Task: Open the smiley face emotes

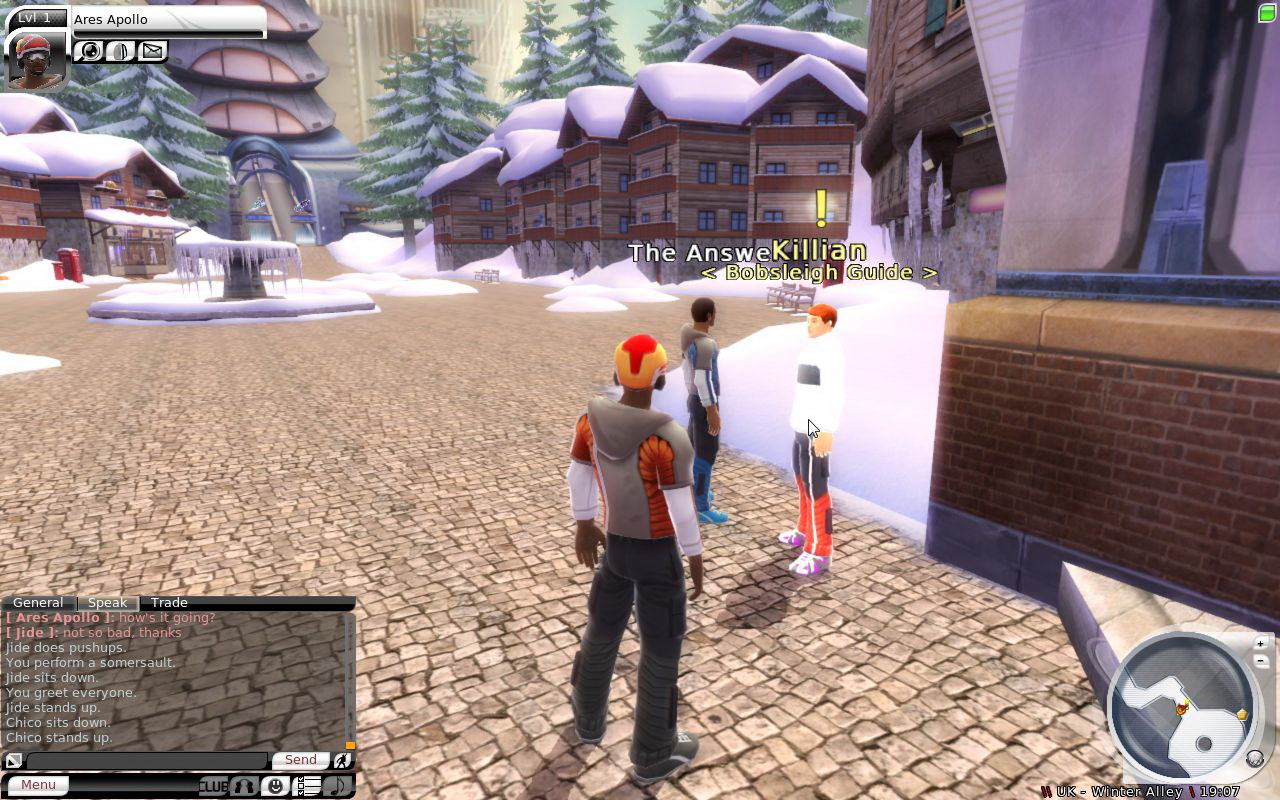Action: [x=275, y=786]
